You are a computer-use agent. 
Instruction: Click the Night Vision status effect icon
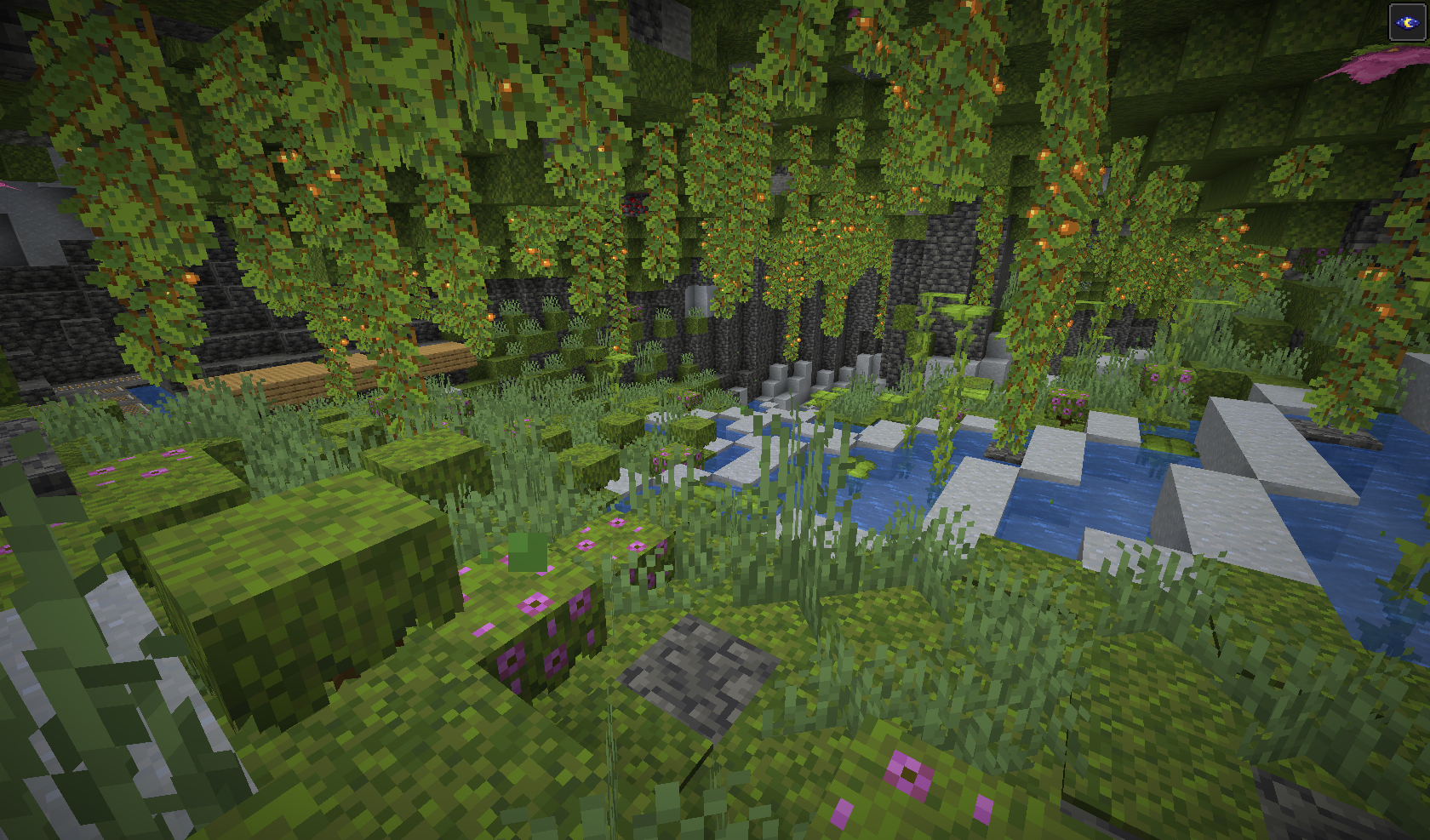pos(1406,22)
